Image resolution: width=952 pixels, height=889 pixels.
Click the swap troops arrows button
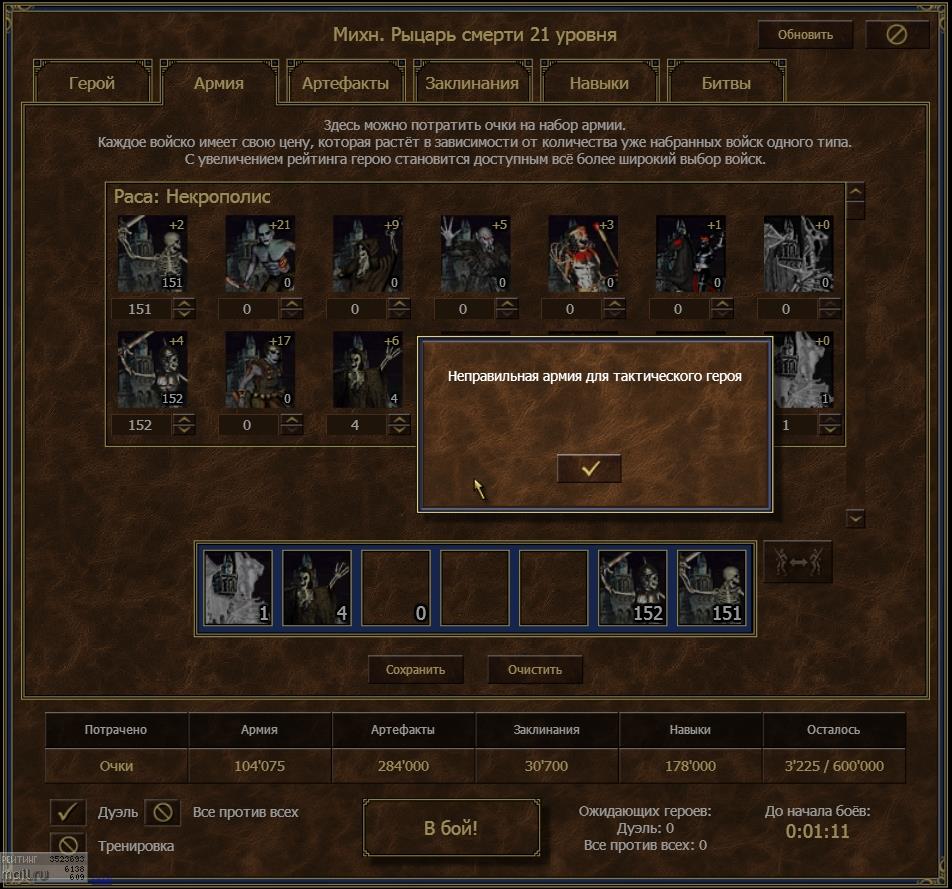click(x=798, y=563)
